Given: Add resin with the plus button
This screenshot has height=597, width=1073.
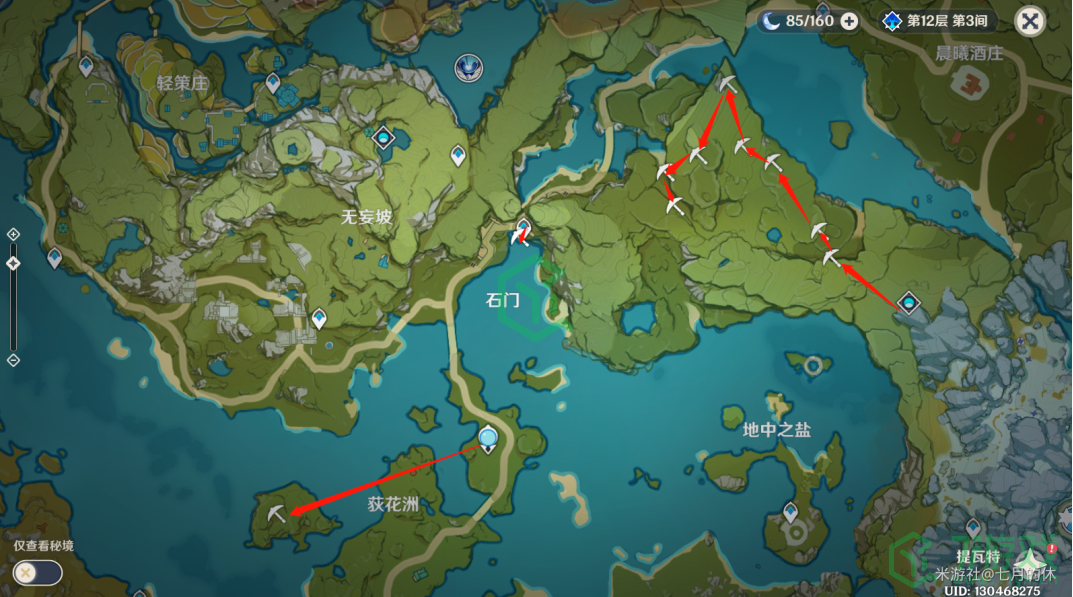Looking at the screenshot, I should click(x=849, y=21).
